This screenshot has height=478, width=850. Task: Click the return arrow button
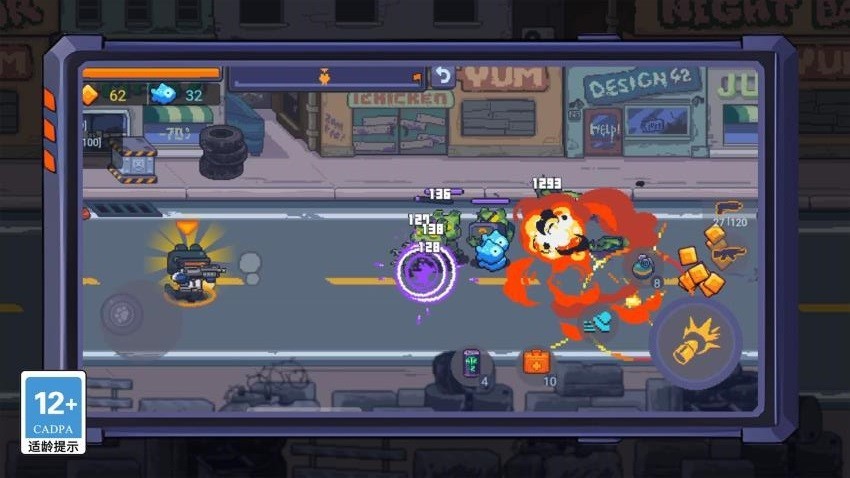(x=442, y=76)
